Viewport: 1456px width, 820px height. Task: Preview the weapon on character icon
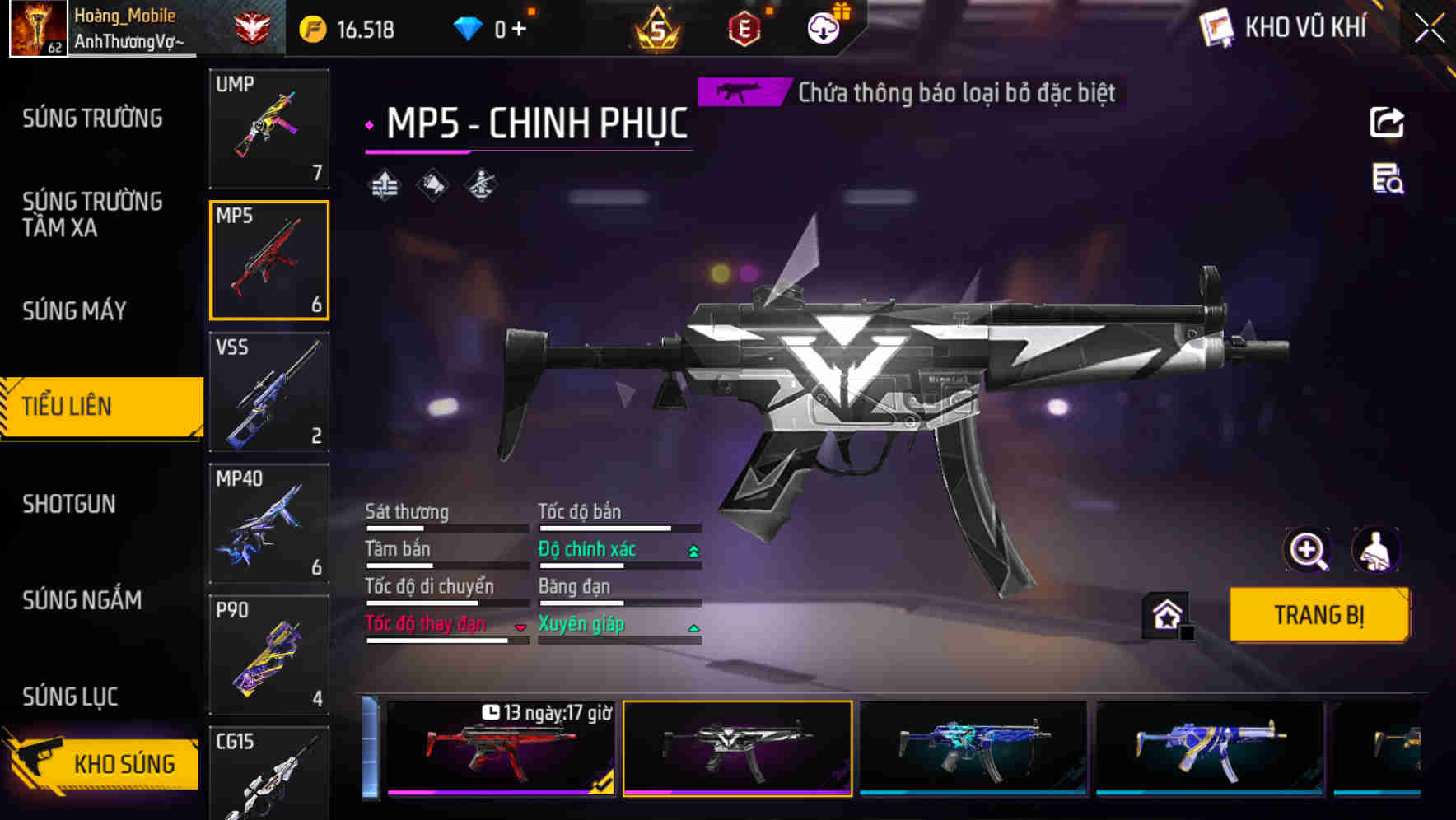pyautogui.click(x=1375, y=550)
